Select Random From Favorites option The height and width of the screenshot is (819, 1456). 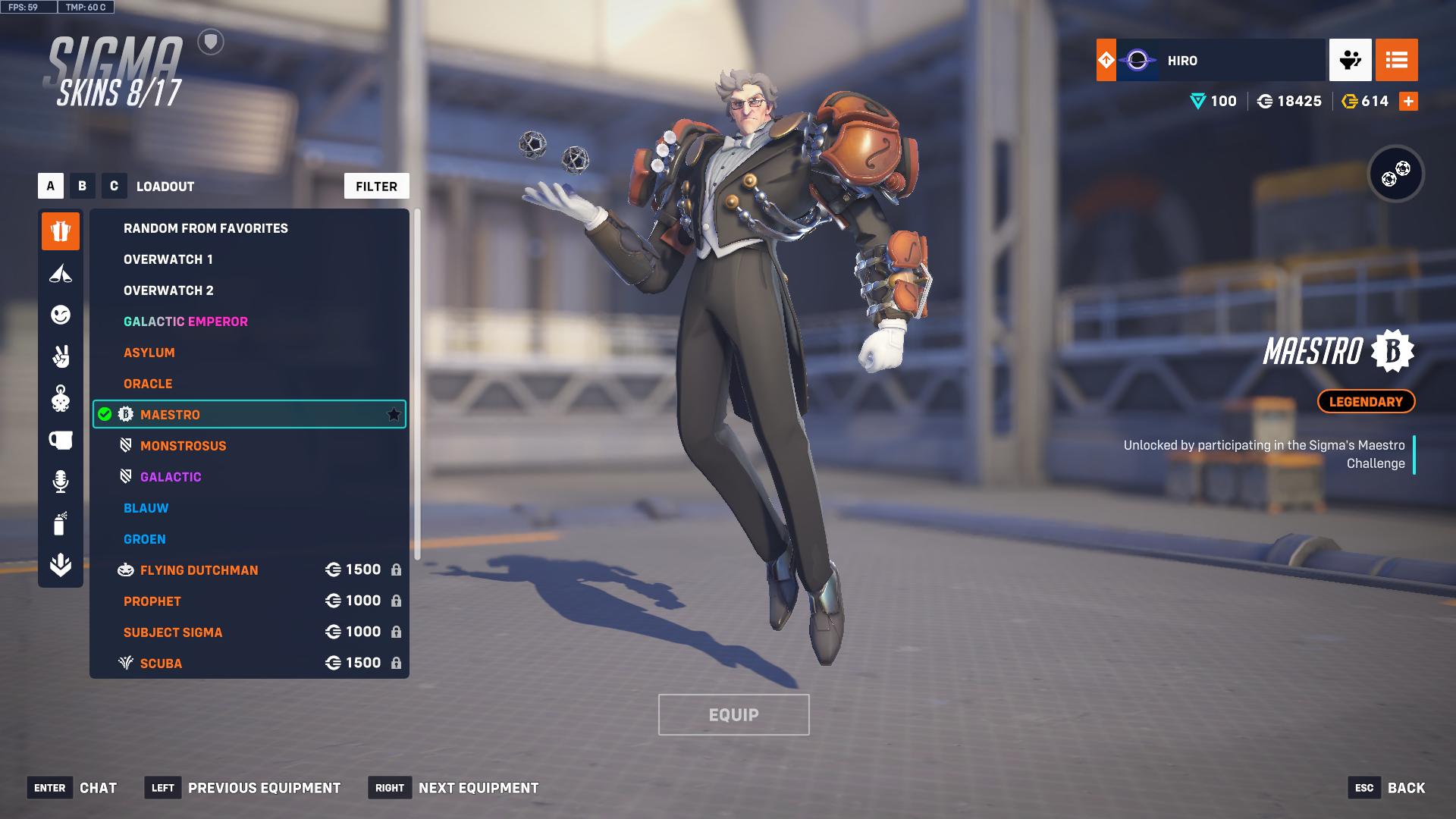pyautogui.click(x=206, y=228)
